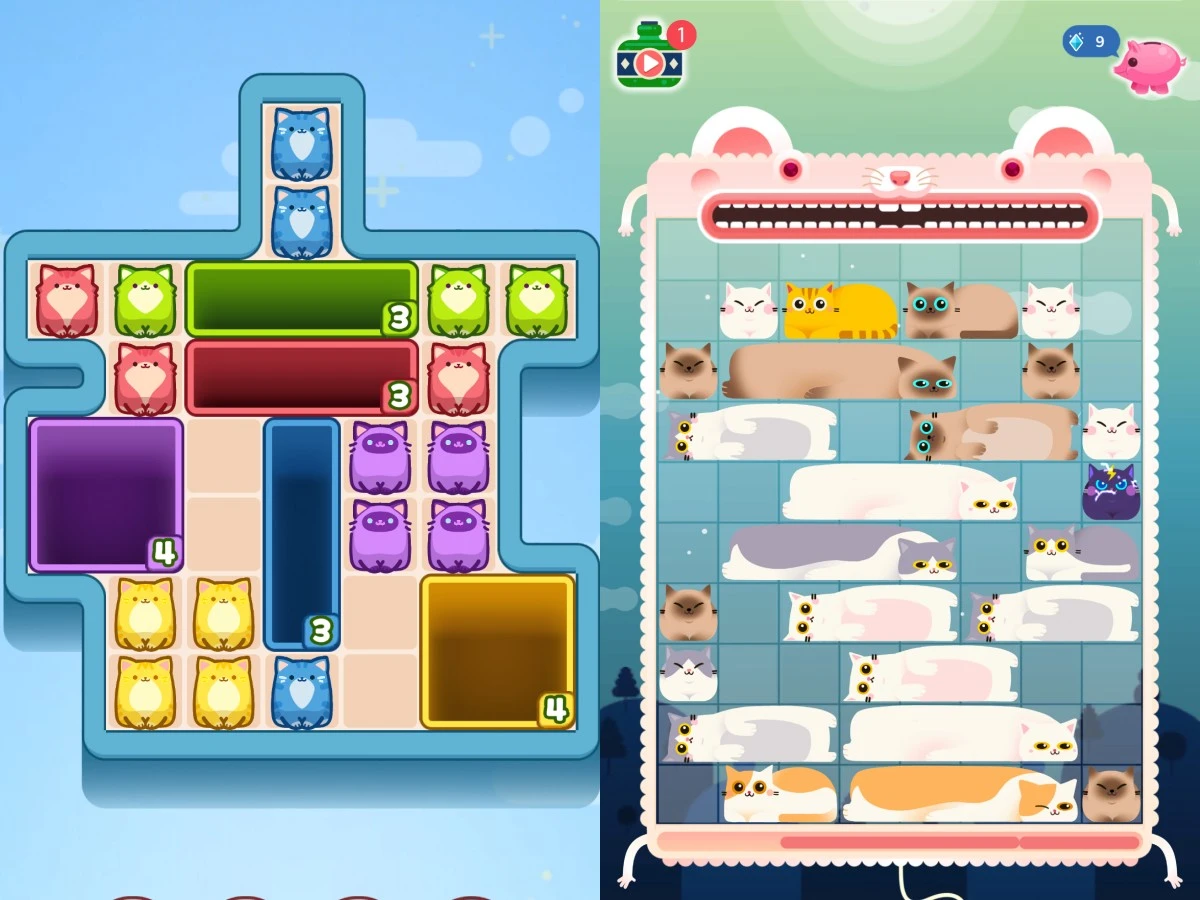Open the video reward bottle icon
The height and width of the screenshot is (900, 1200).
click(649, 57)
